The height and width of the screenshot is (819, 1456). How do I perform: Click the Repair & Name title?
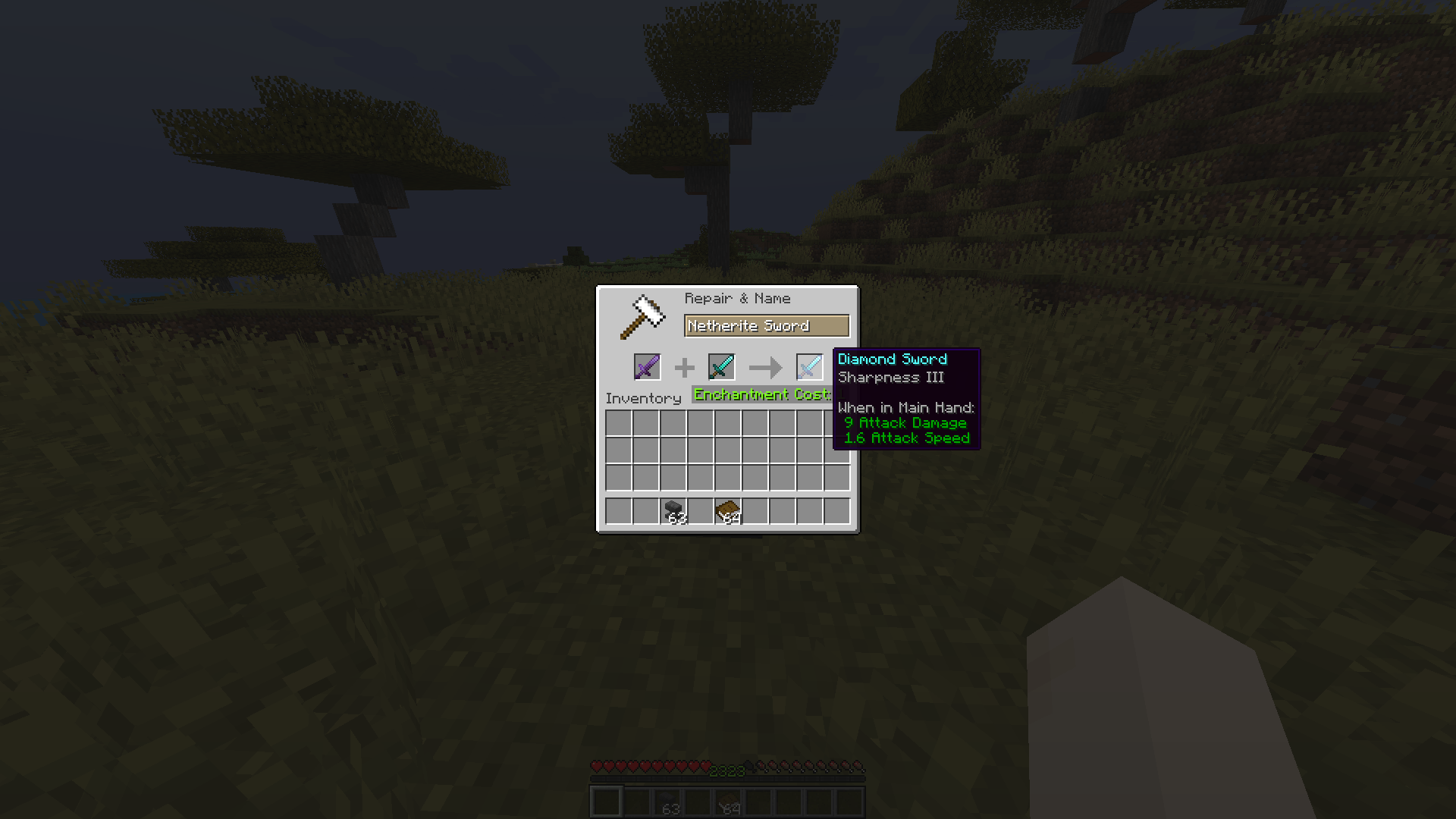tap(736, 298)
